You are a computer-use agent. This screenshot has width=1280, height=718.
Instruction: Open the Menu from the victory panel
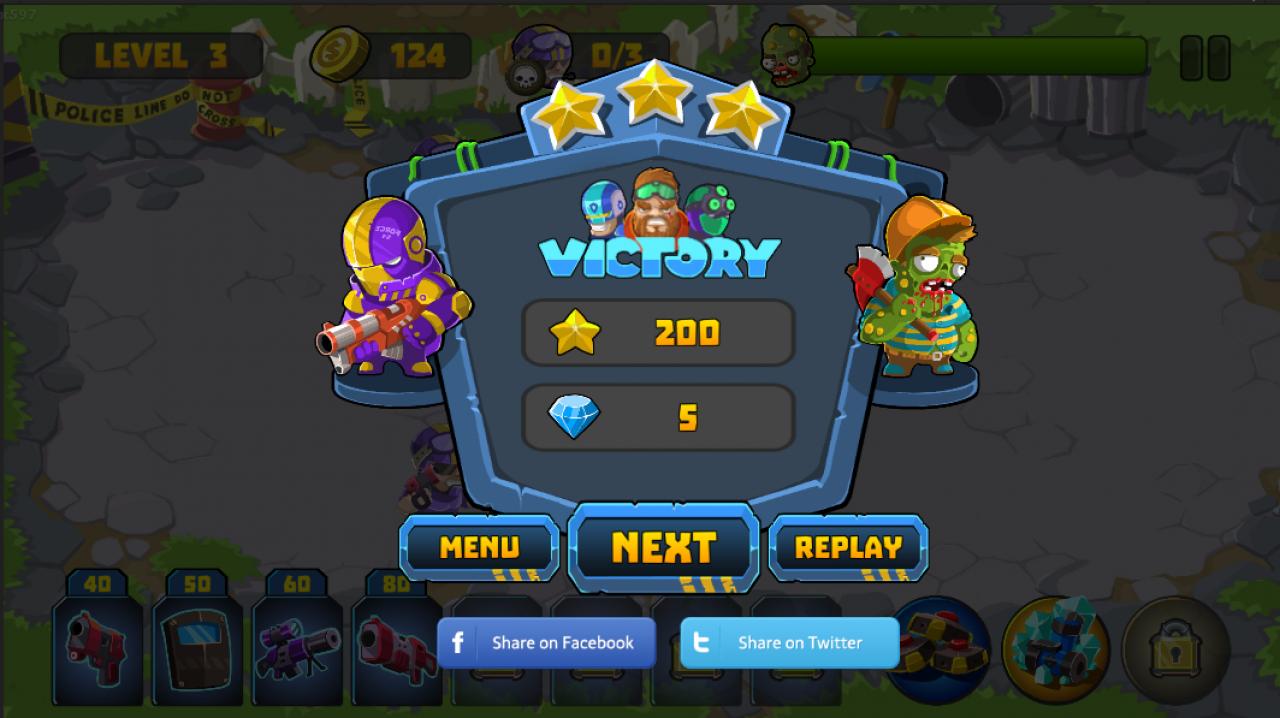click(x=479, y=547)
